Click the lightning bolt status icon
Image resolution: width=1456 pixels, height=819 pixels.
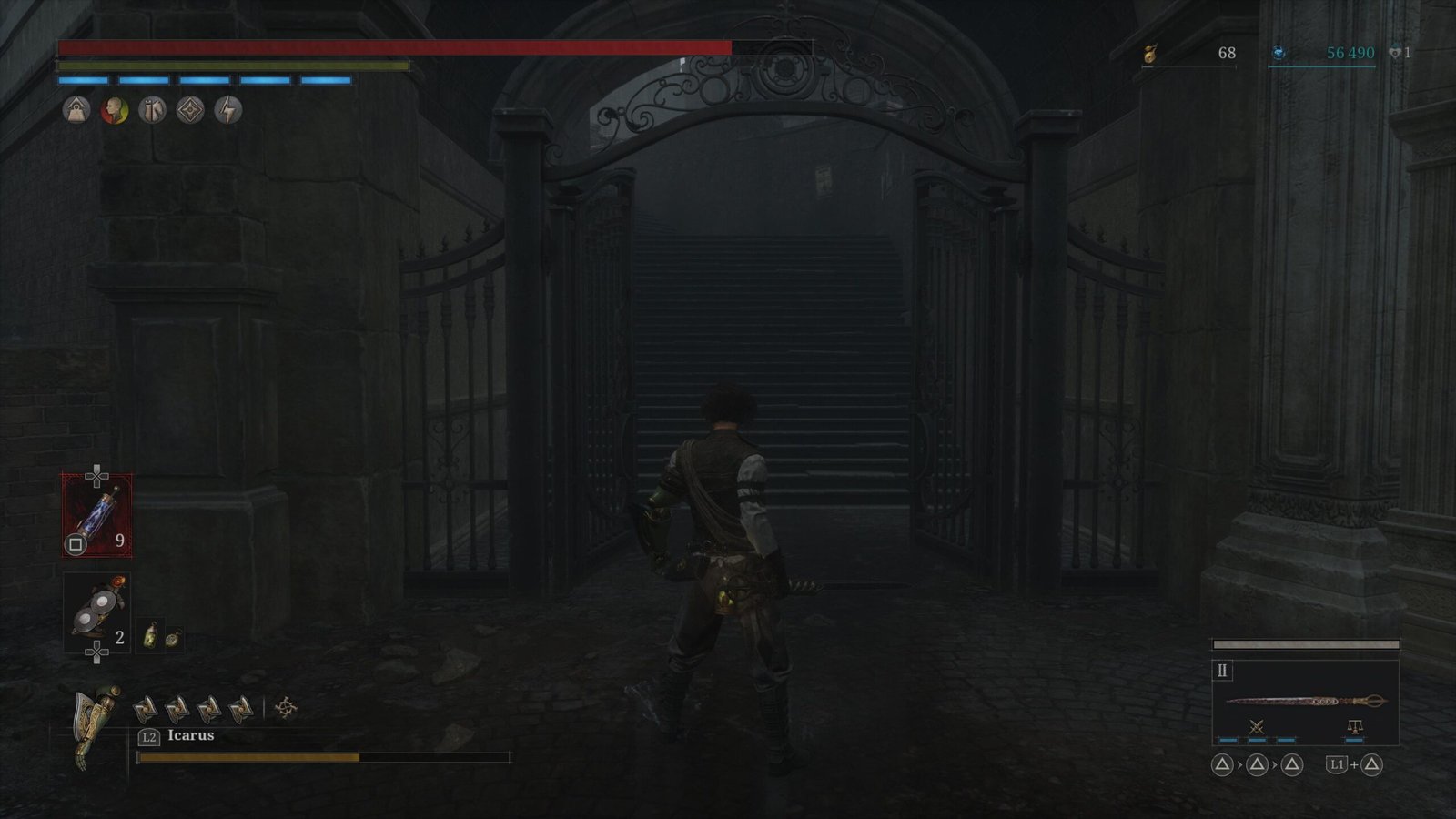(227, 111)
